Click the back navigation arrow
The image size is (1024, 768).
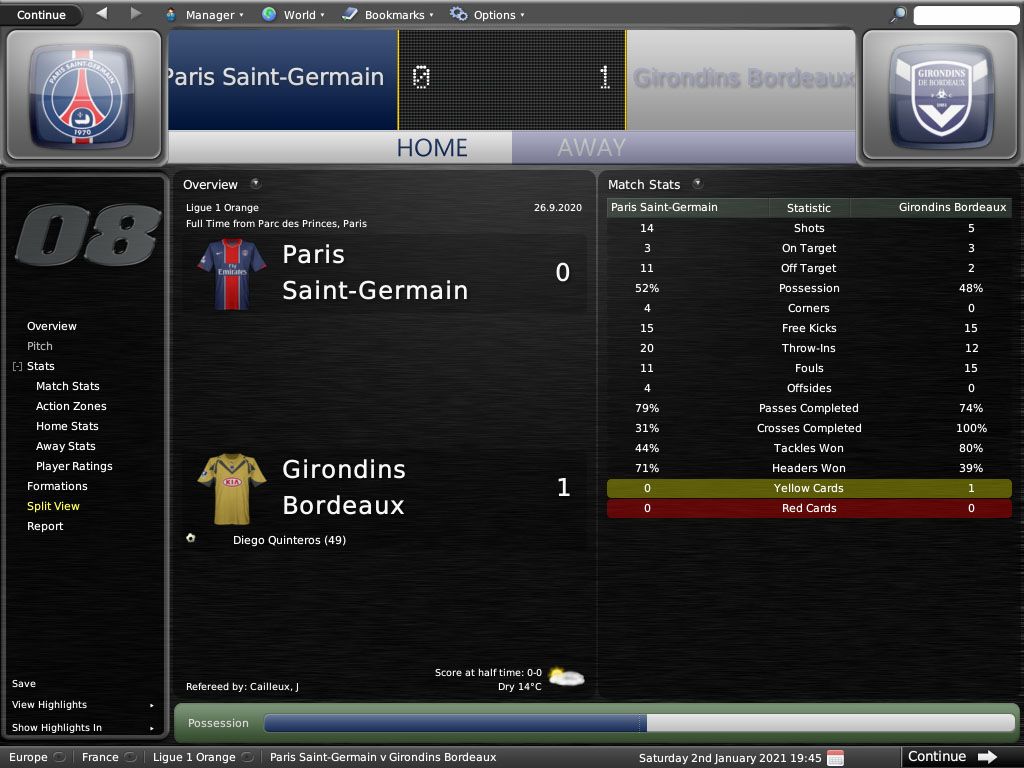click(102, 14)
